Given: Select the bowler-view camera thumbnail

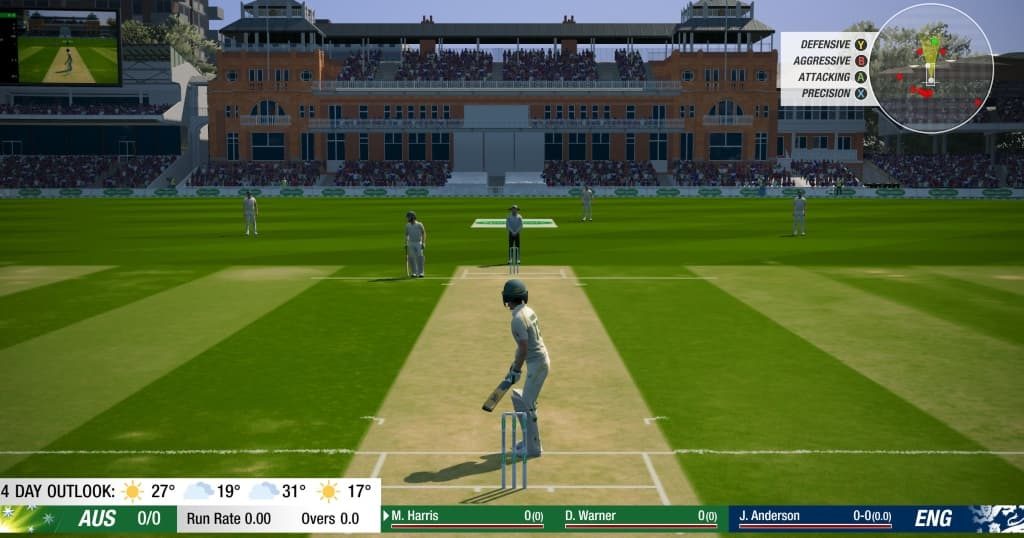Looking at the screenshot, I should (68, 47).
